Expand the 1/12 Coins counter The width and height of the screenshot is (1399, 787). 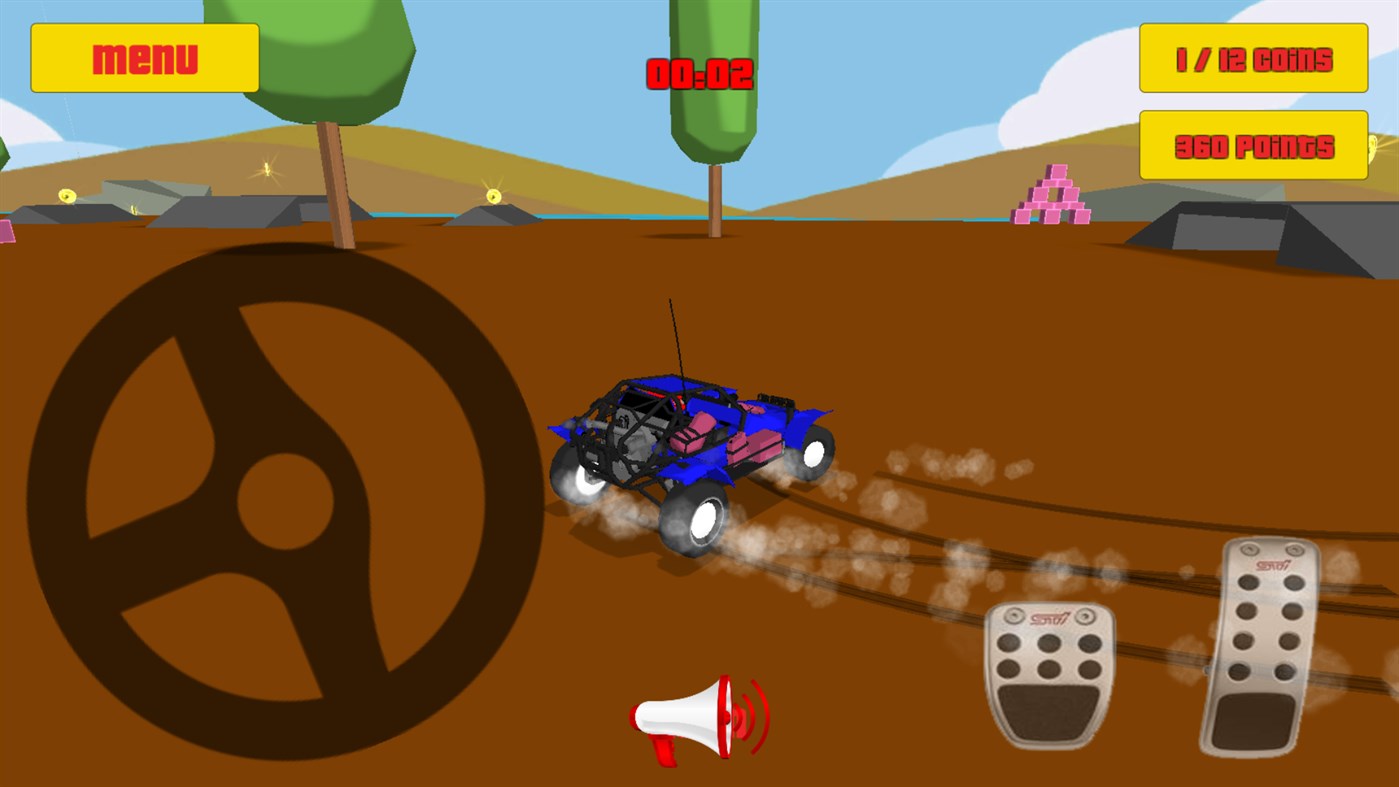(x=1253, y=59)
